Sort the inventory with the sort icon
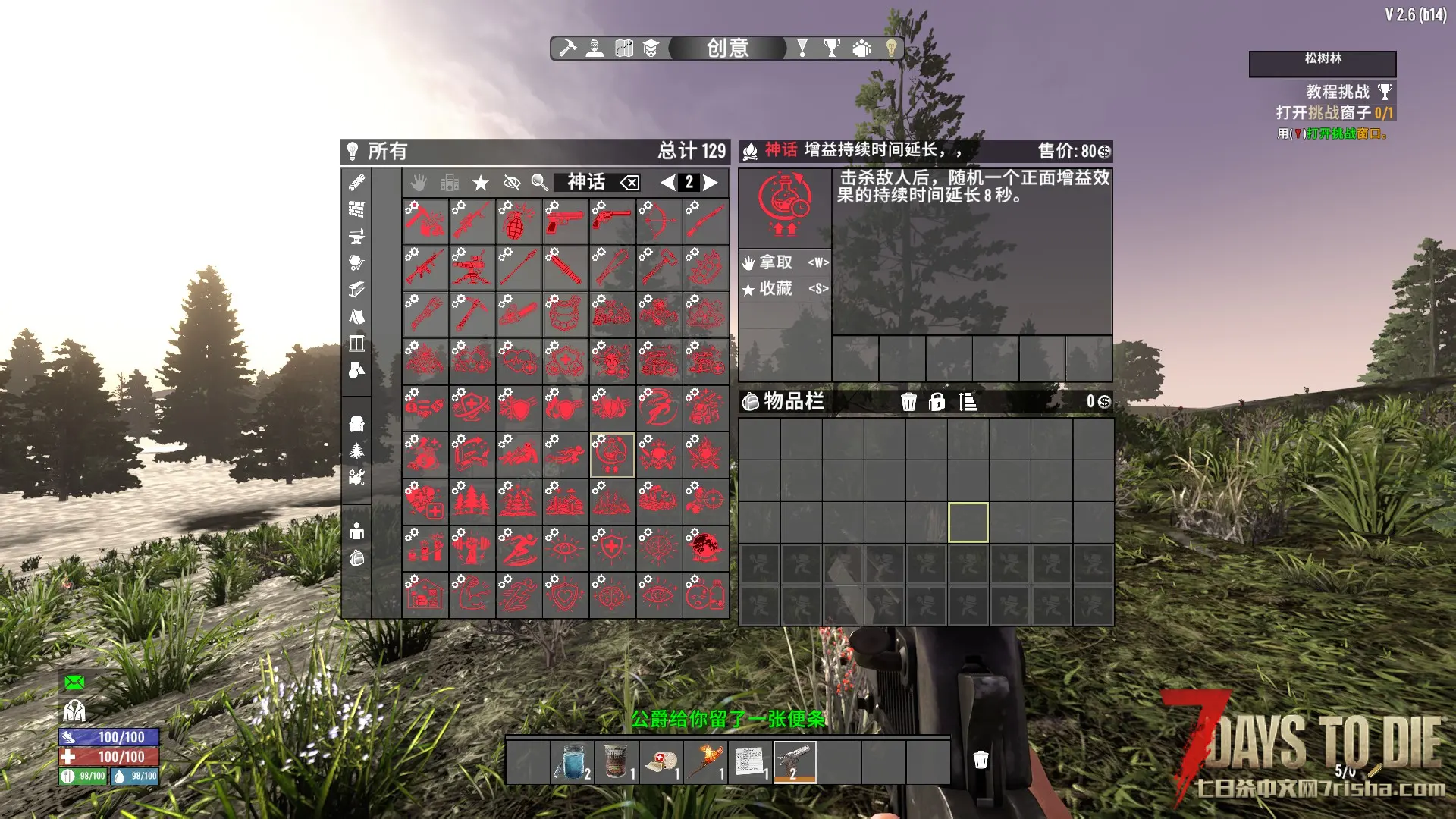The height and width of the screenshot is (819, 1456). (968, 402)
